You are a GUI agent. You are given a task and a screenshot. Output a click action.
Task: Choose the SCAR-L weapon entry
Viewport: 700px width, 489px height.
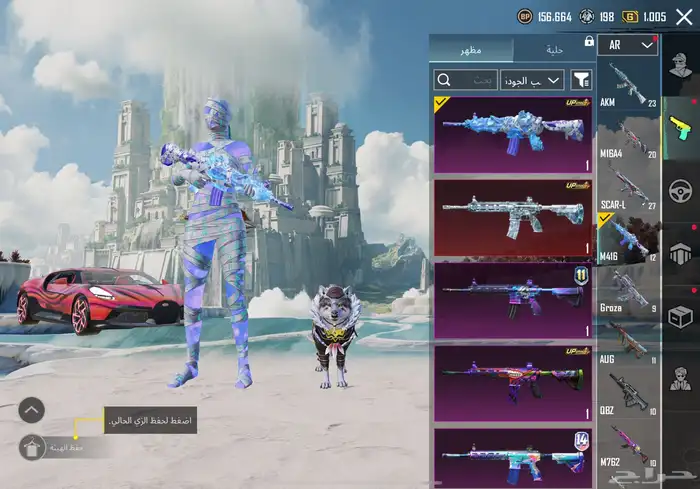[628, 187]
